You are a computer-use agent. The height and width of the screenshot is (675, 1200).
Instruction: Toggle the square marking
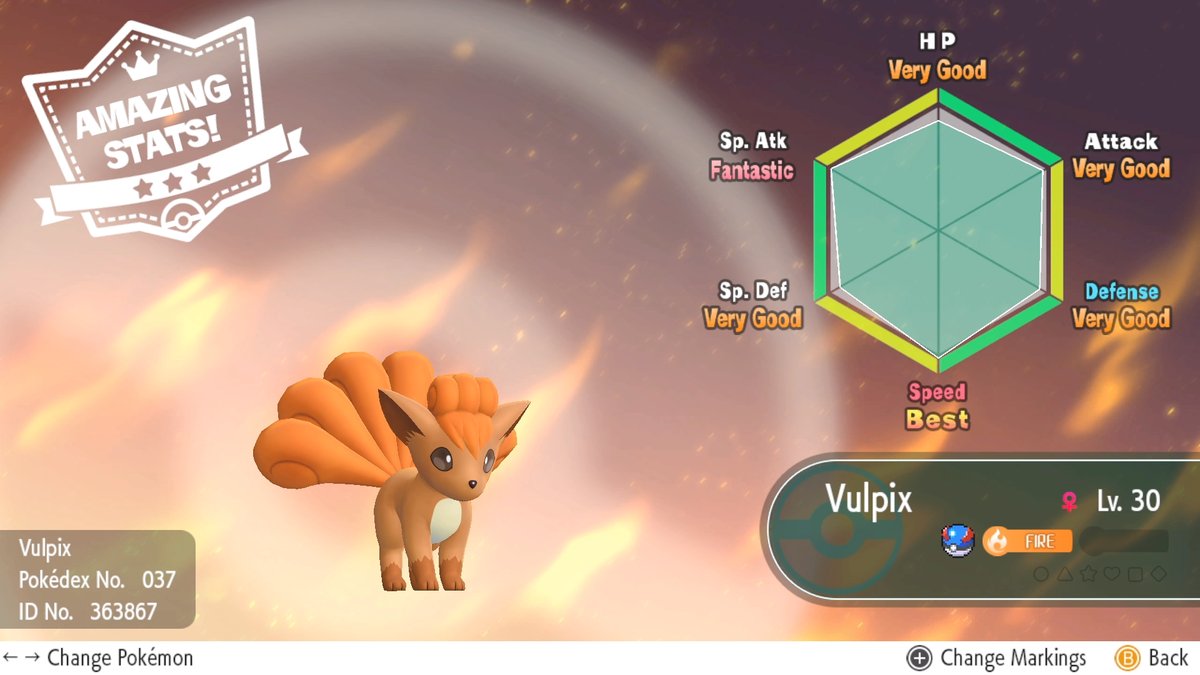(1134, 574)
